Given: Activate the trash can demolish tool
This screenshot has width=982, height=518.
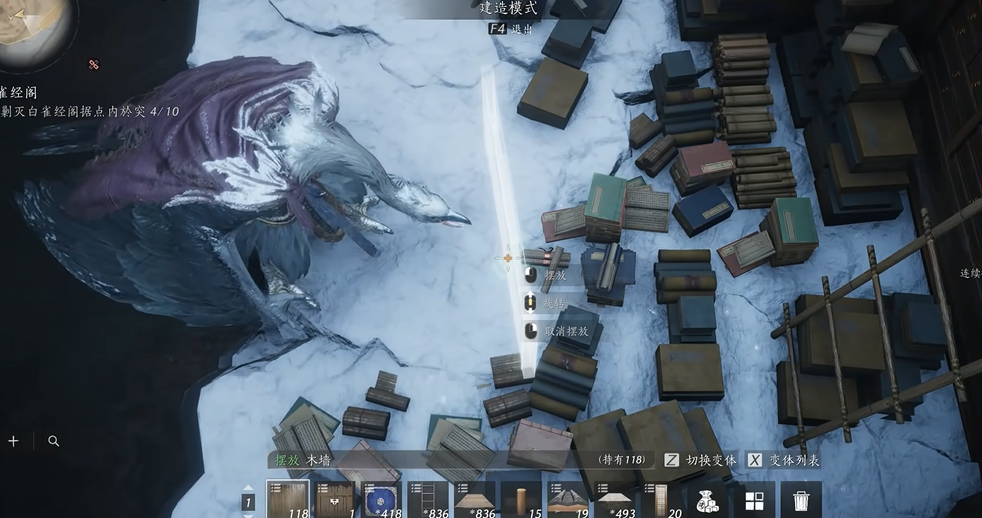Looking at the screenshot, I should (x=800, y=499).
